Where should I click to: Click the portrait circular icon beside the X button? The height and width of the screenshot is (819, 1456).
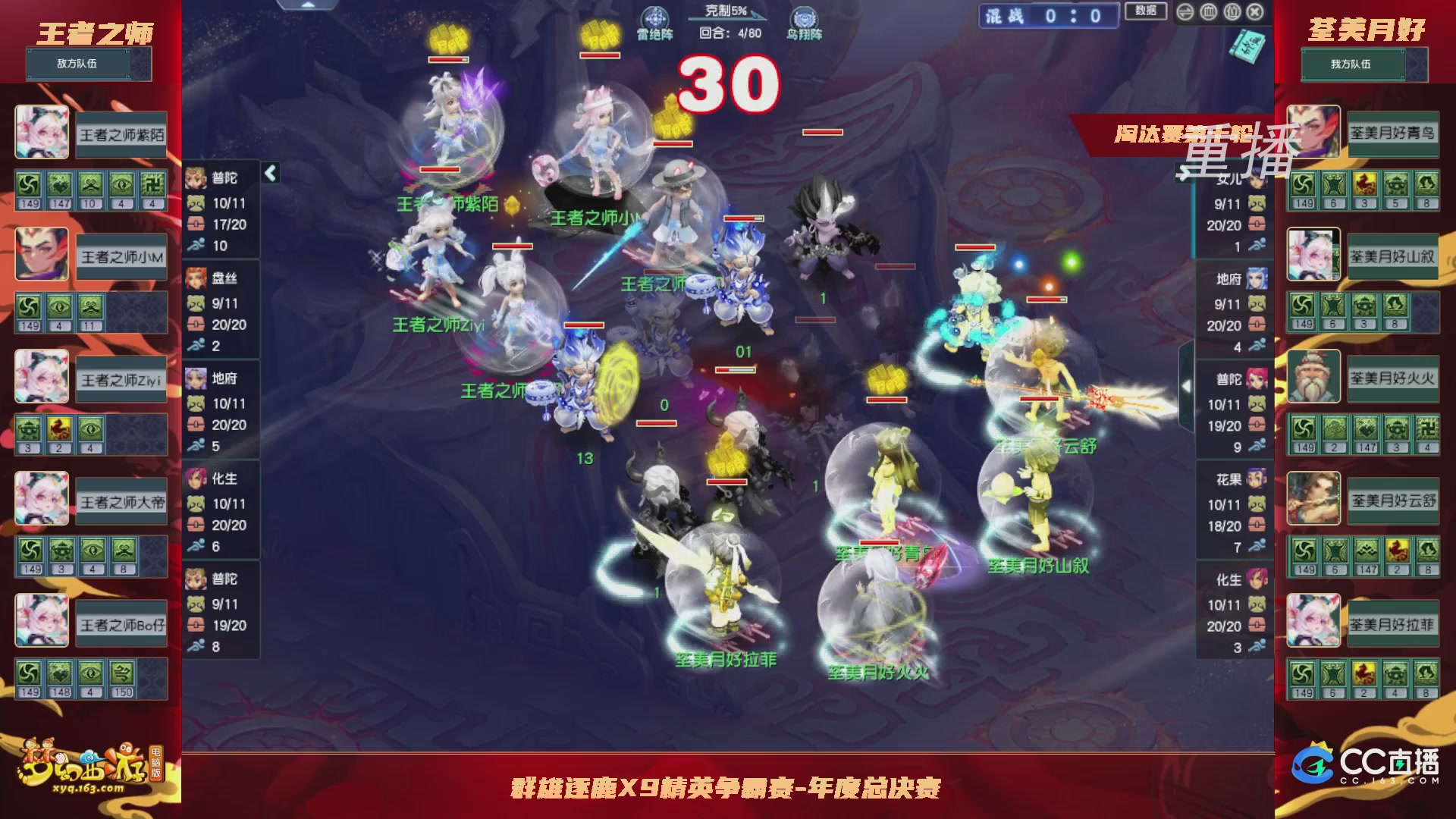click(x=1232, y=12)
